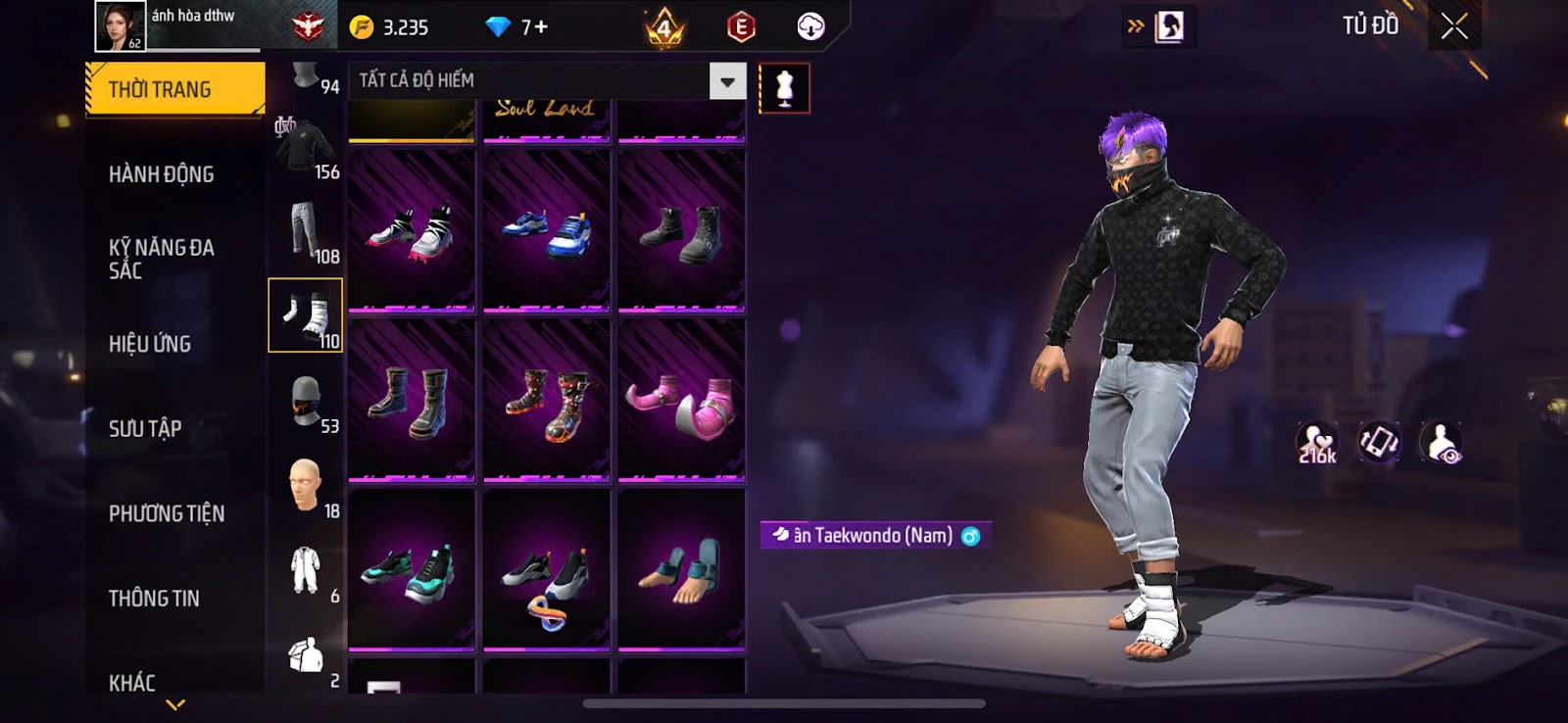Pick the bald head category showing 18
Image resolution: width=1568 pixels, height=723 pixels.
pos(306,486)
